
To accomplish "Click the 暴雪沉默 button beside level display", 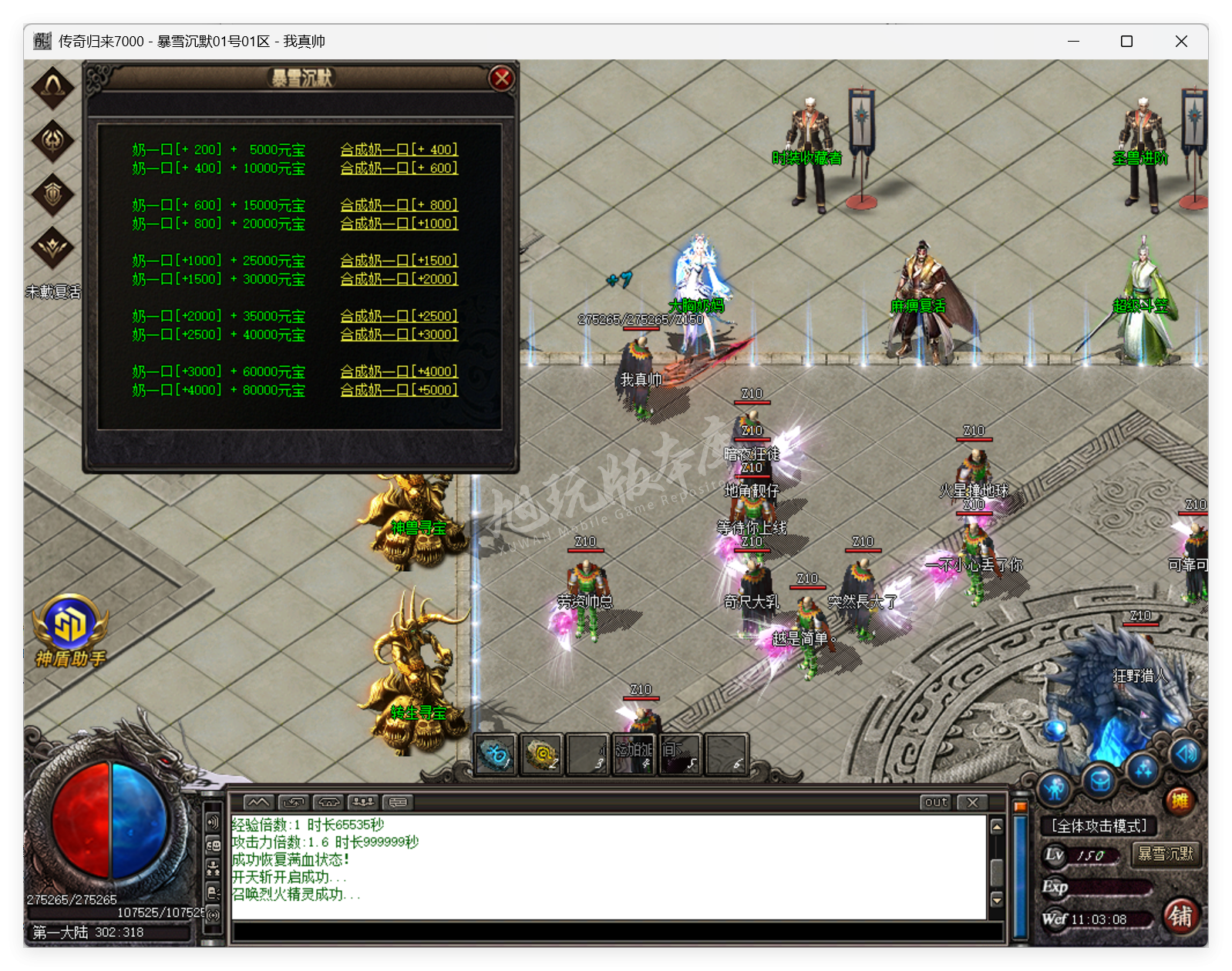I will pyautogui.click(x=1166, y=855).
